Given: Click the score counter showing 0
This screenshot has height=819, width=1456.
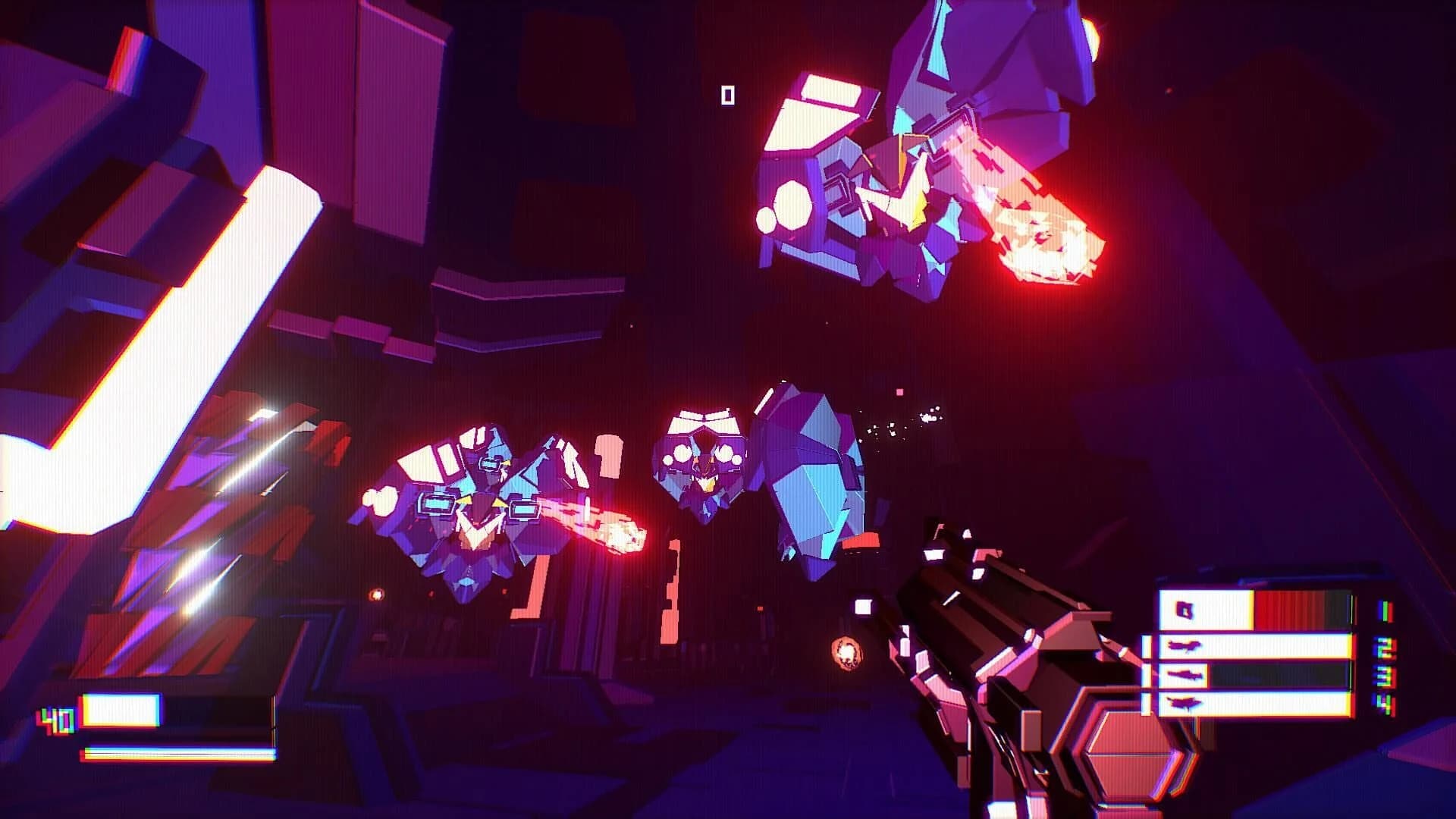Looking at the screenshot, I should (730, 95).
